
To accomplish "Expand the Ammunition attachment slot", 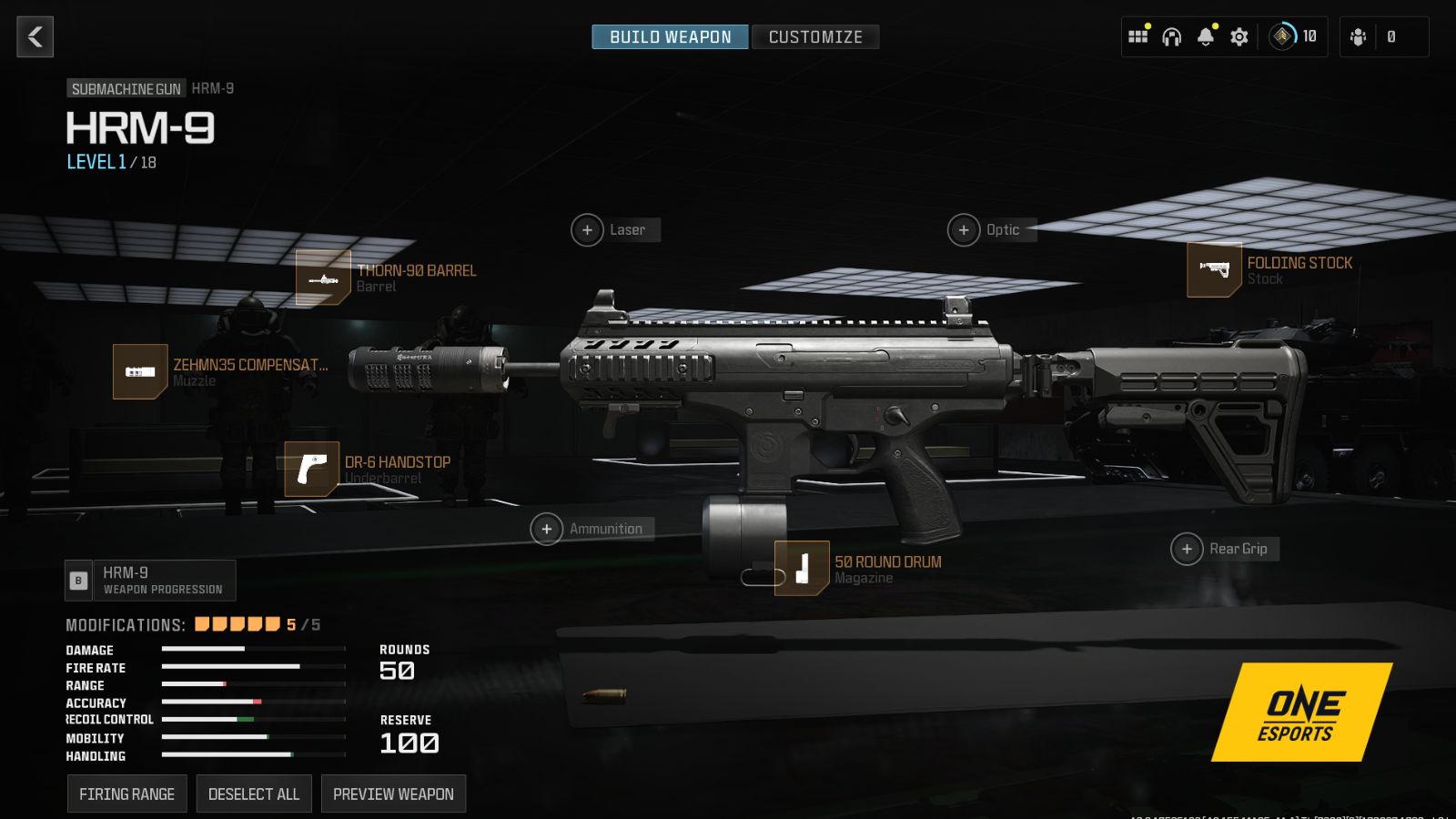I will coord(546,528).
